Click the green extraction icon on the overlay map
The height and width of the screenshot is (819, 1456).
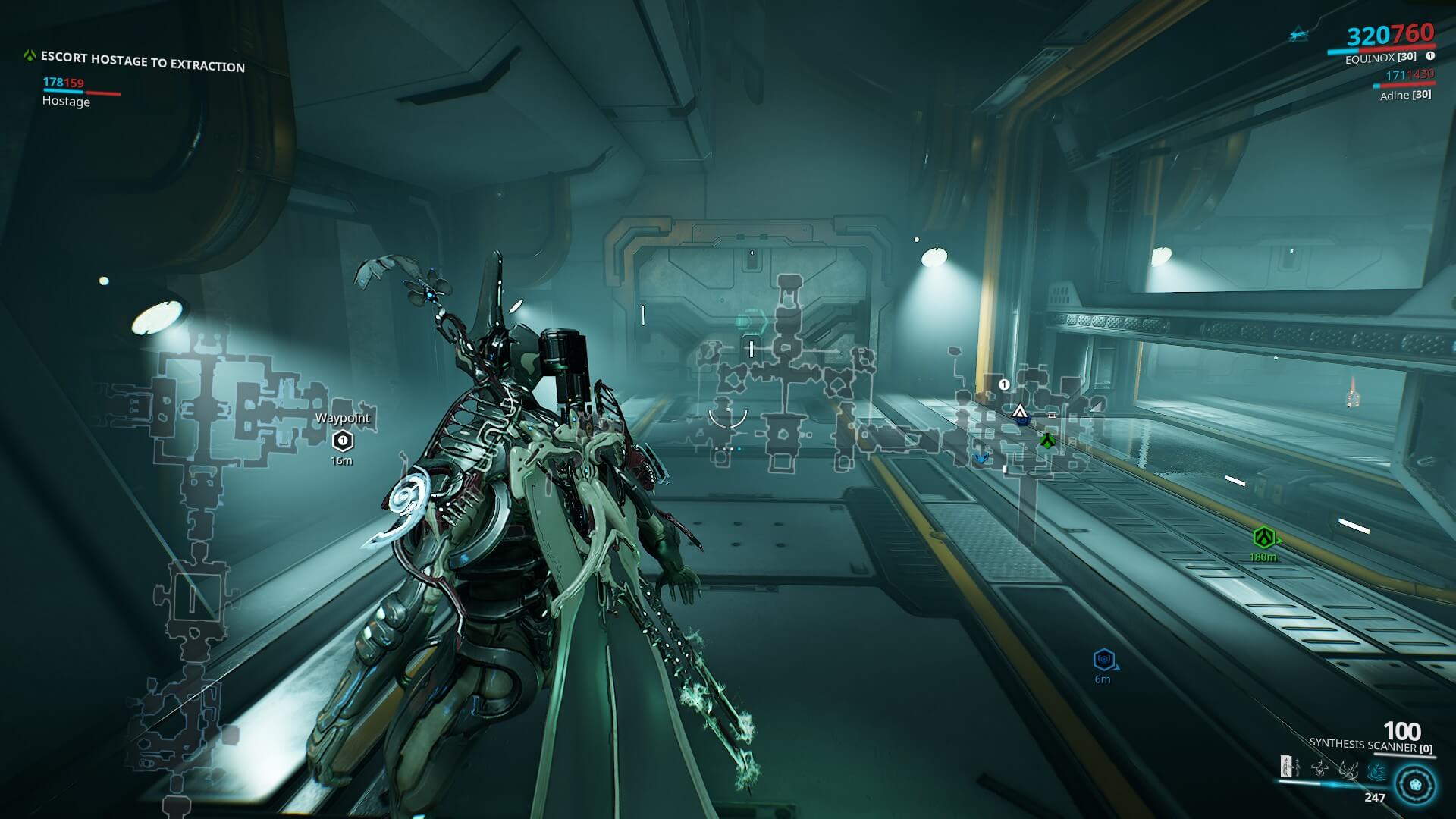[x=1048, y=440]
